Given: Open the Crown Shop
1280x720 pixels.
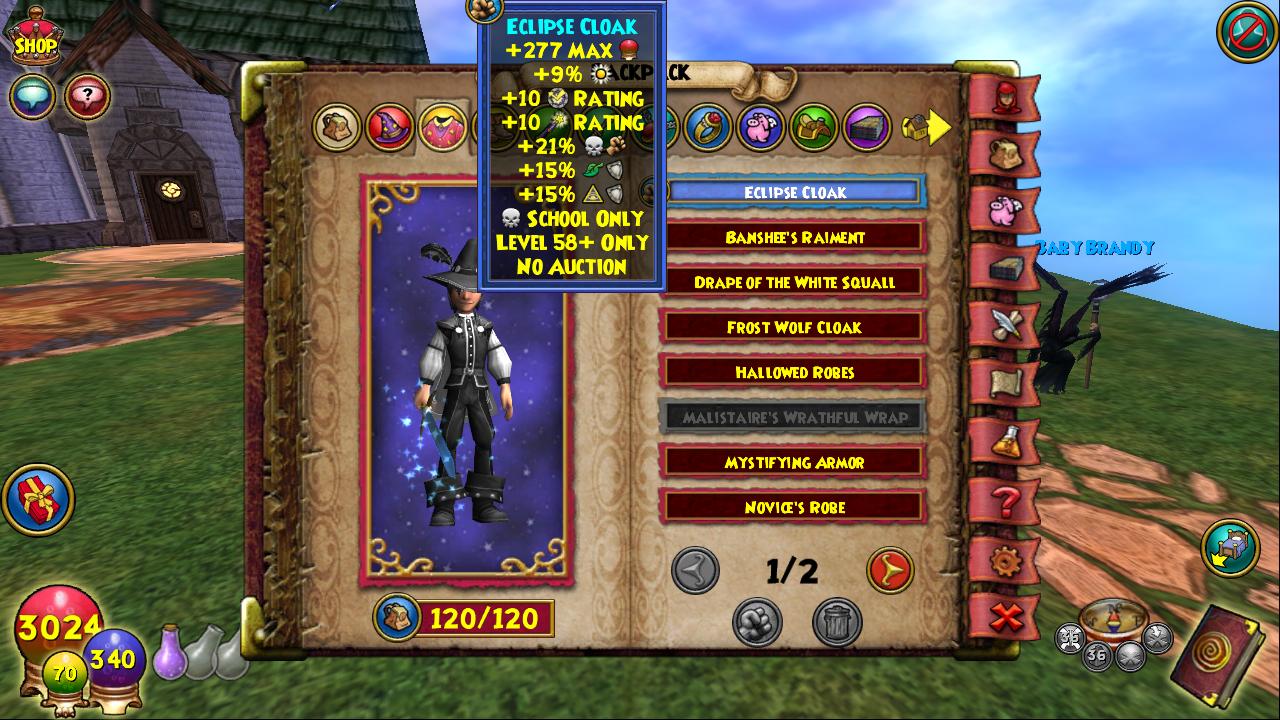Looking at the screenshot, I should pos(35,38).
